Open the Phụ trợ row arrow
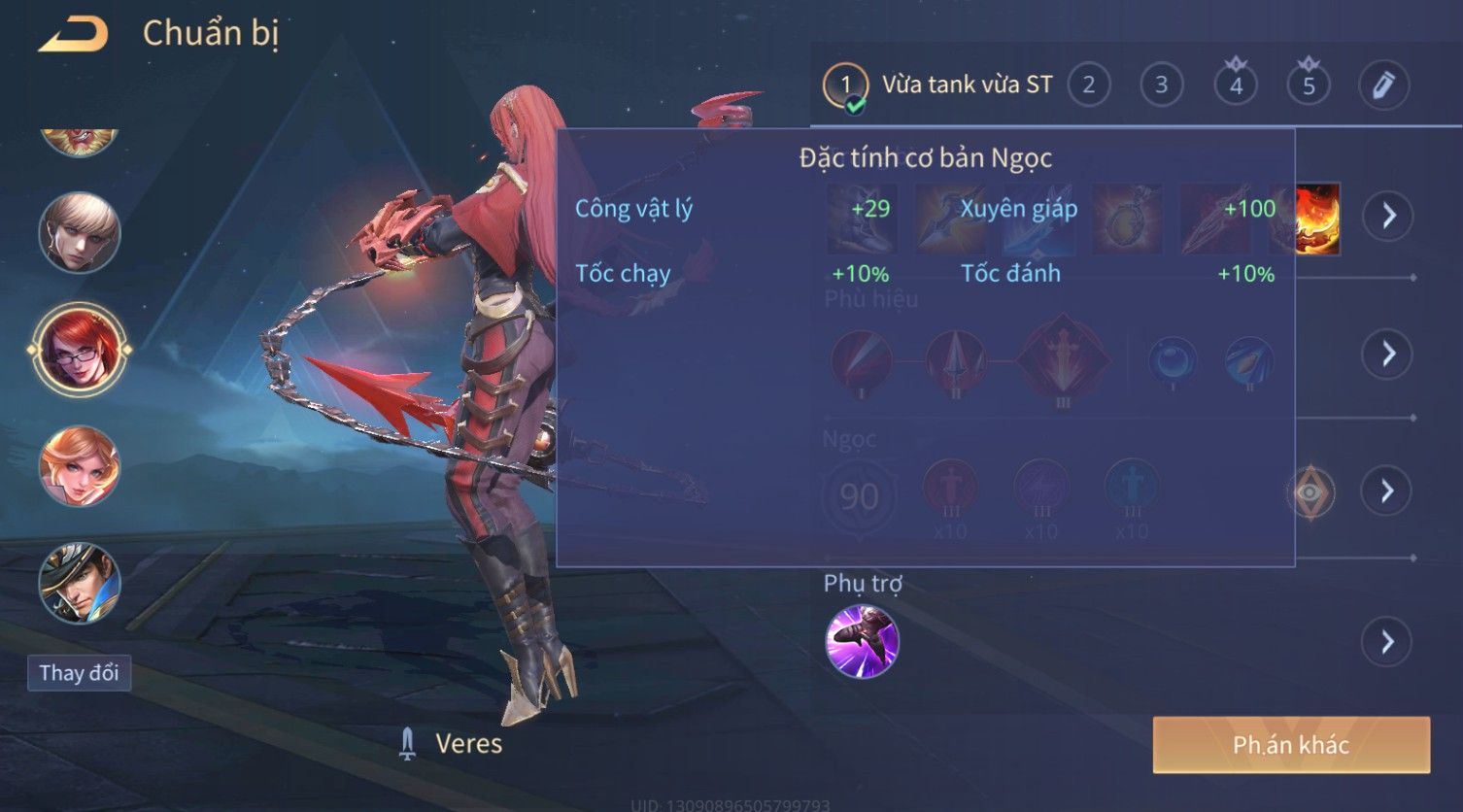This screenshot has width=1463, height=812. click(x=1386, y=642)
